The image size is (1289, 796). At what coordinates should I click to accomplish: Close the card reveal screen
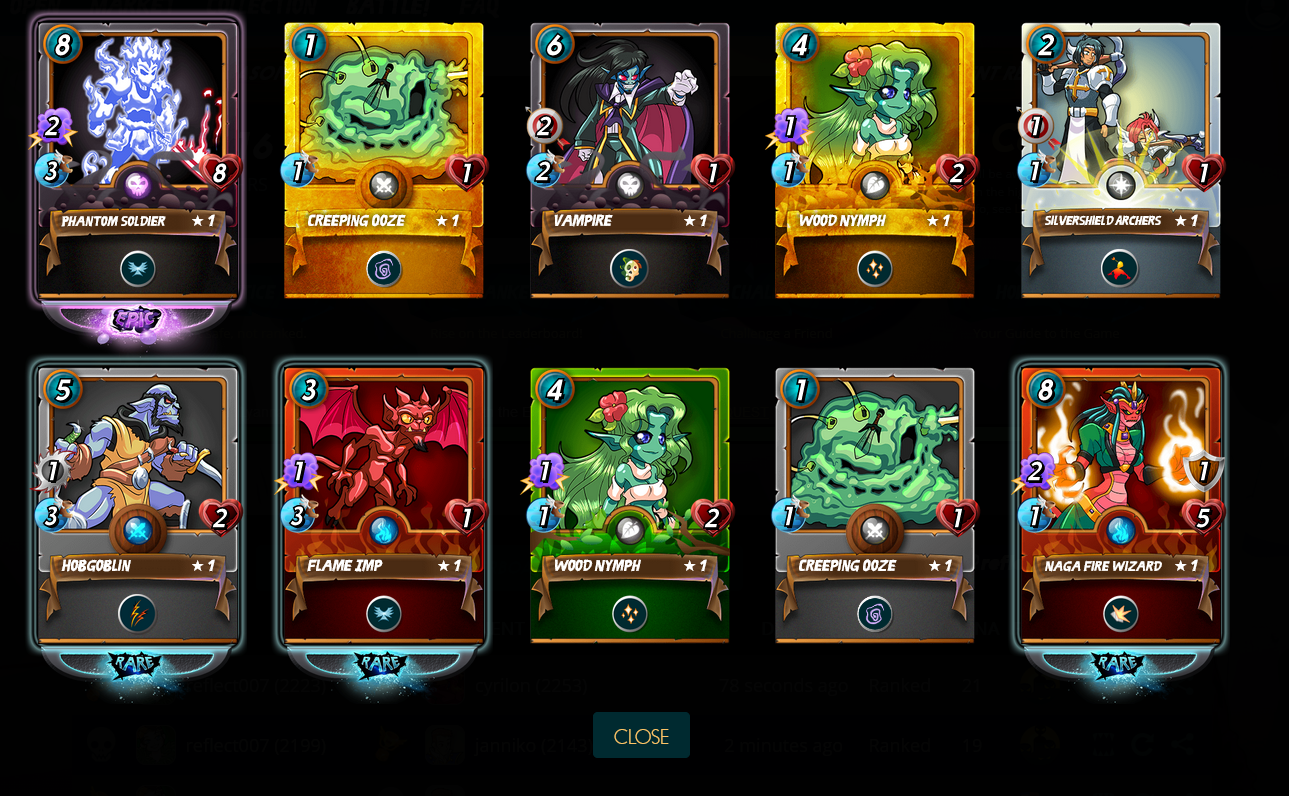(x=641, y=736)
